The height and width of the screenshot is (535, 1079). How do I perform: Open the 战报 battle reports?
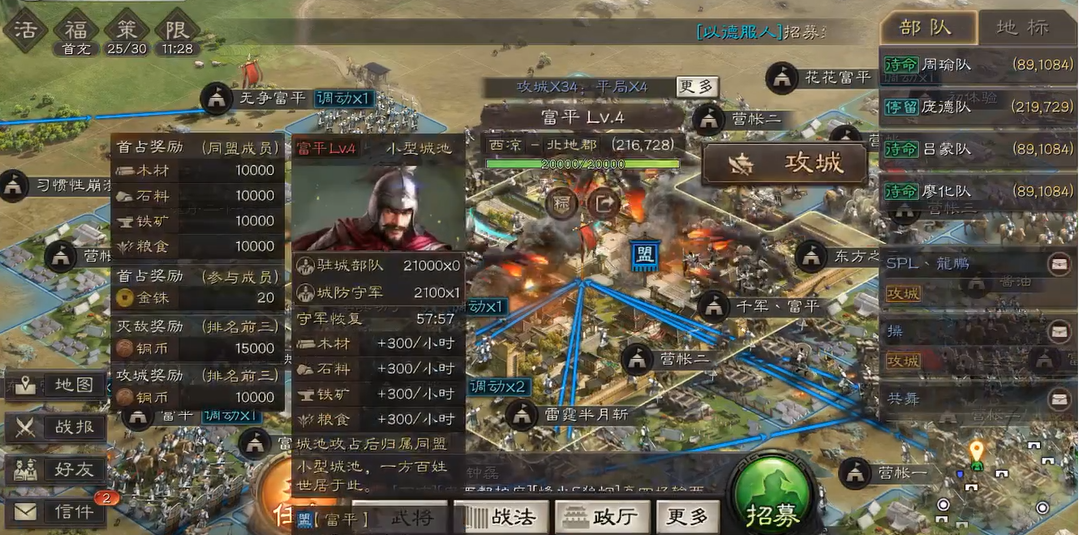pos(56,428)
